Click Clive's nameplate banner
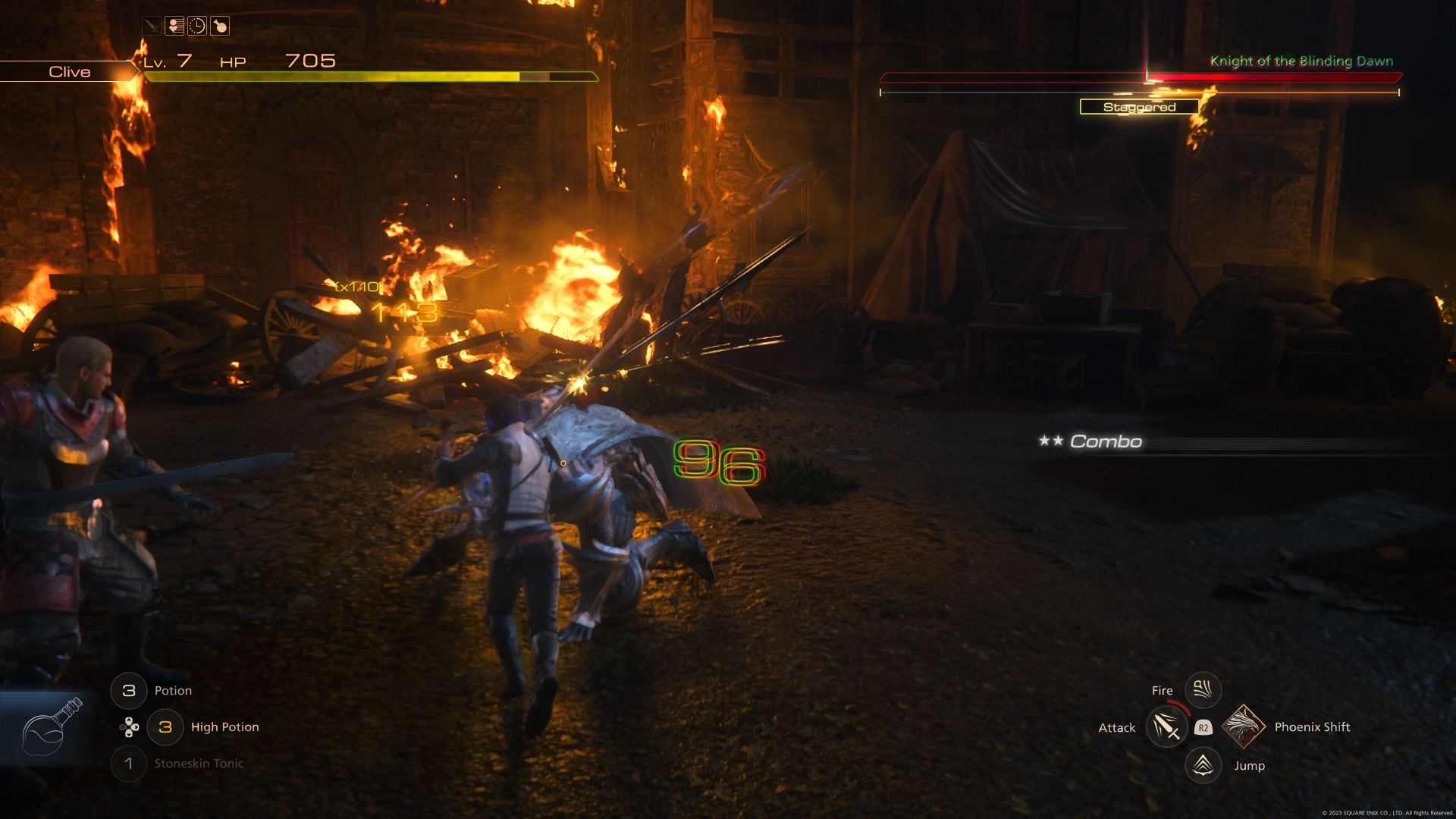1456x819 pixels. [69, 71]
